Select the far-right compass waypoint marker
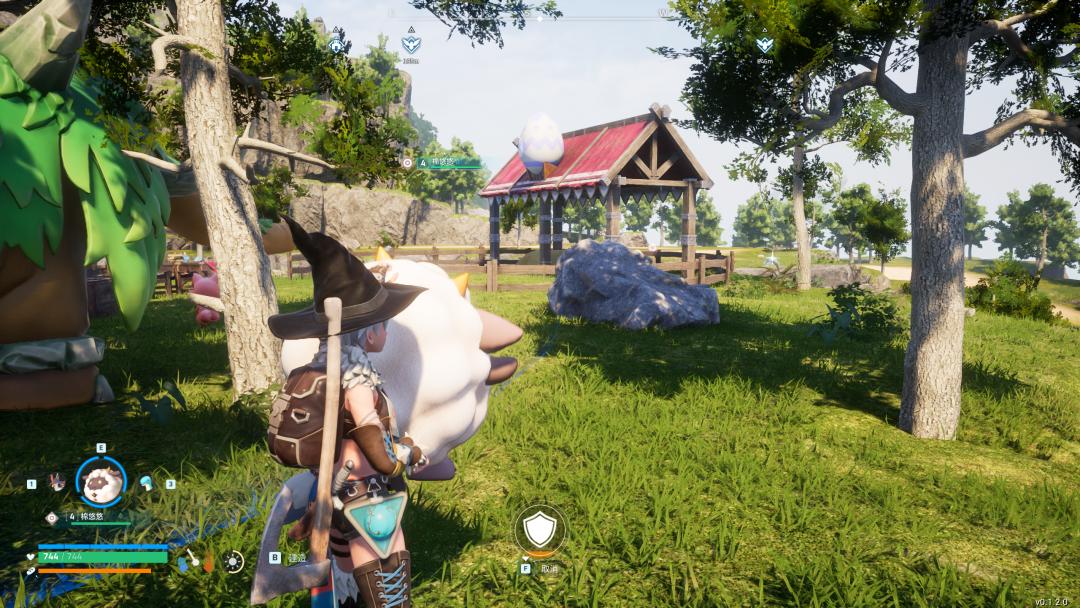 point(764,44)
